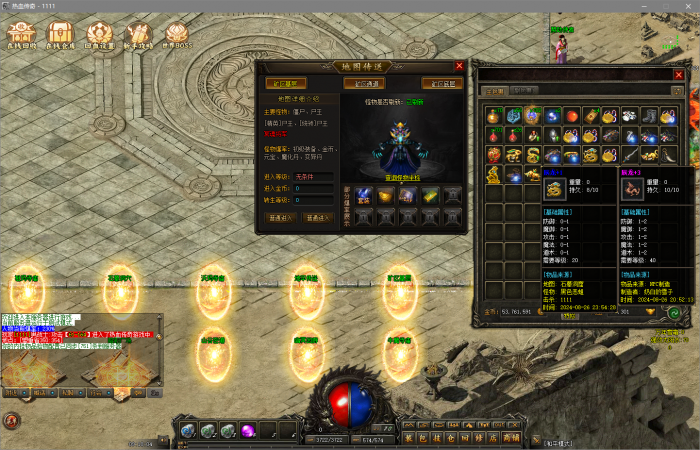Click the left normal-entry button
The height and width of the screenshot is (450, 700).
[x=279, y=216]
